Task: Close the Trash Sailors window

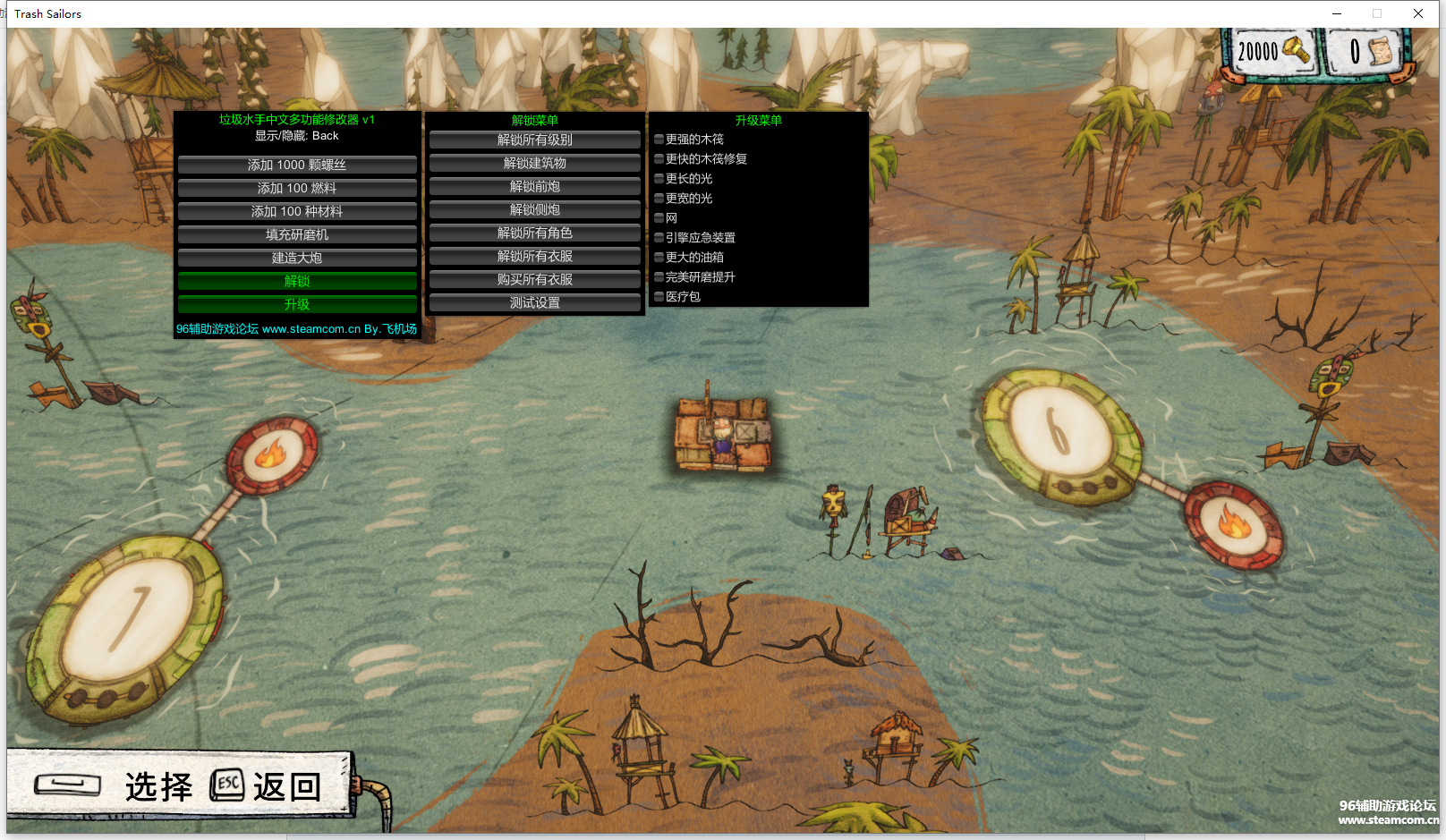Action: click(1418, 13)
